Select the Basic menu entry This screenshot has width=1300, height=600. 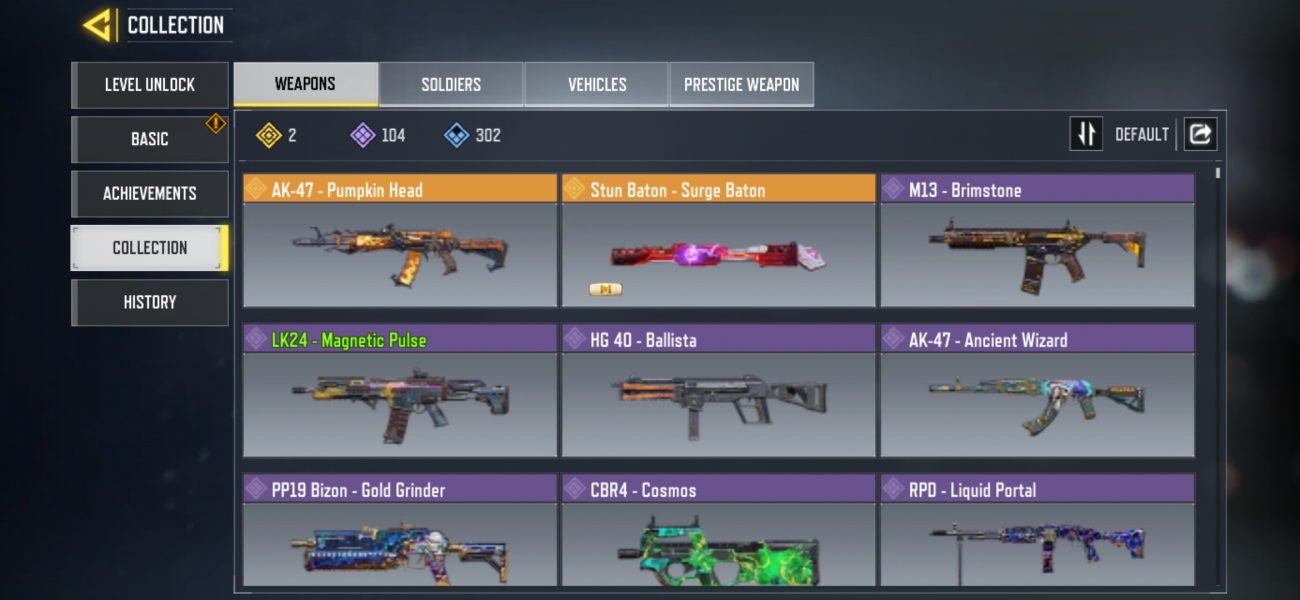coord(150,139)
